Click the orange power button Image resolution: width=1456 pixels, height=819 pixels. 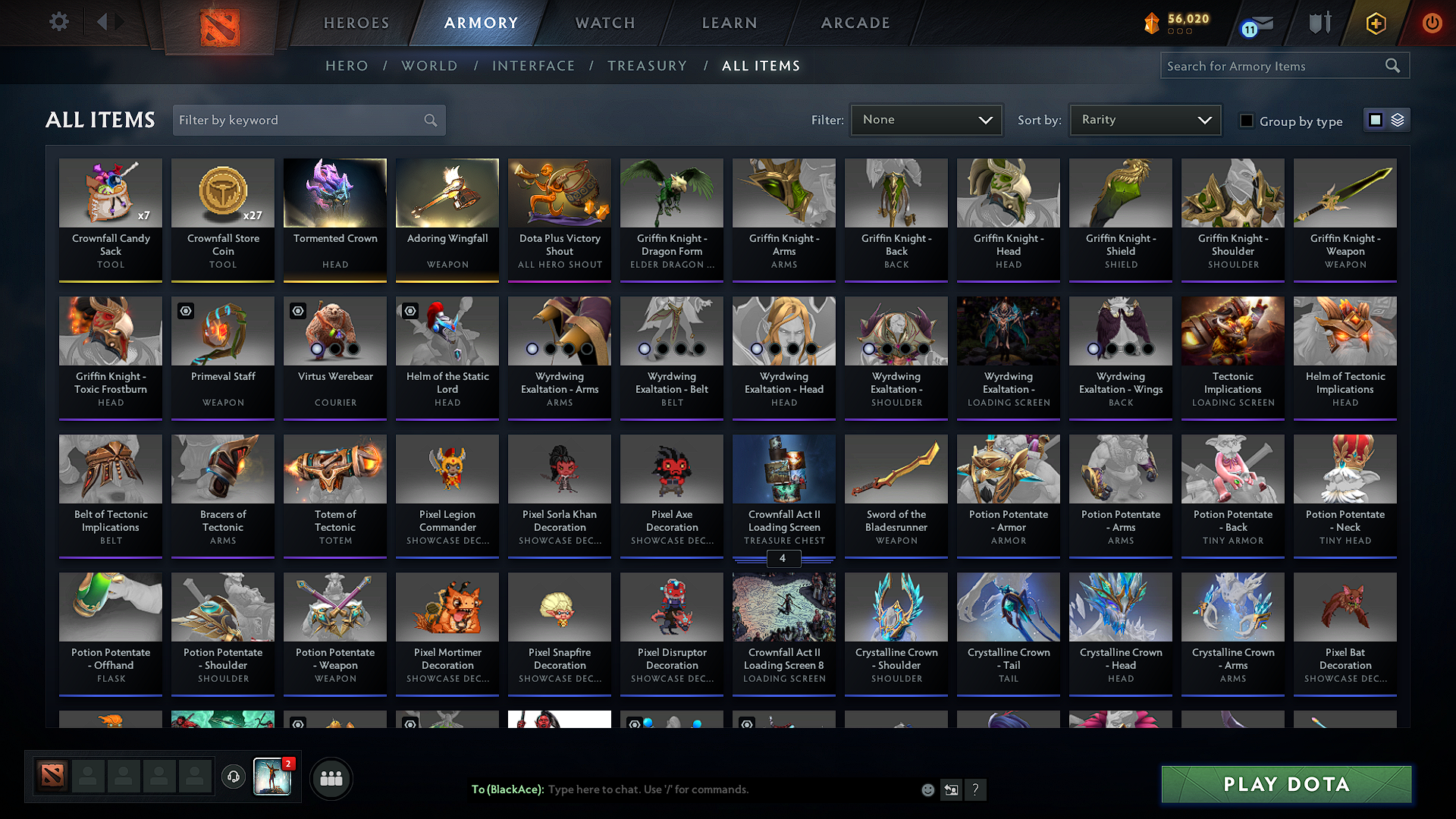(x=1432, y=23)
